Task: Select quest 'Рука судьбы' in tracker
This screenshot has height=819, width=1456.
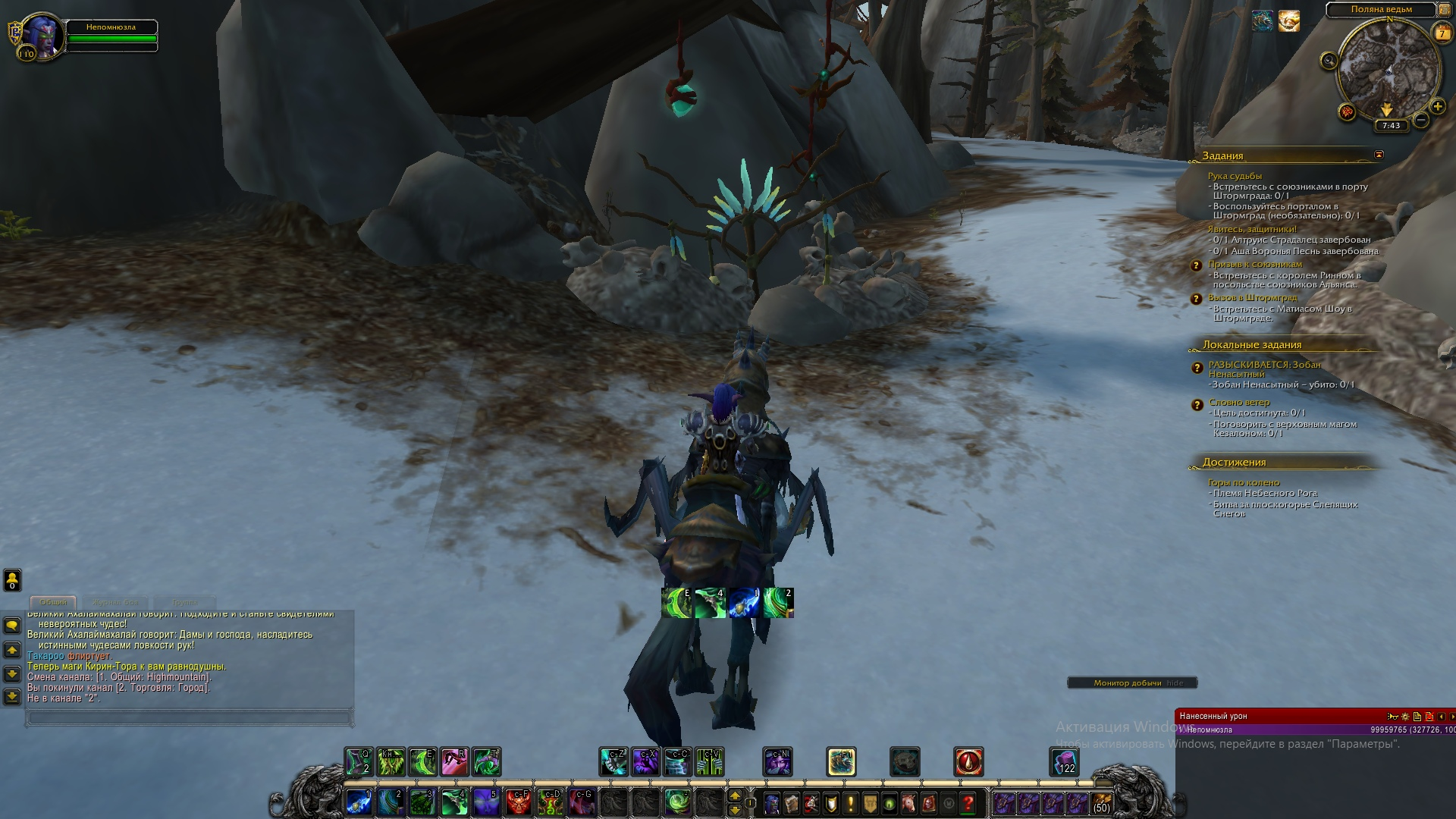Action: [1235, 176]
